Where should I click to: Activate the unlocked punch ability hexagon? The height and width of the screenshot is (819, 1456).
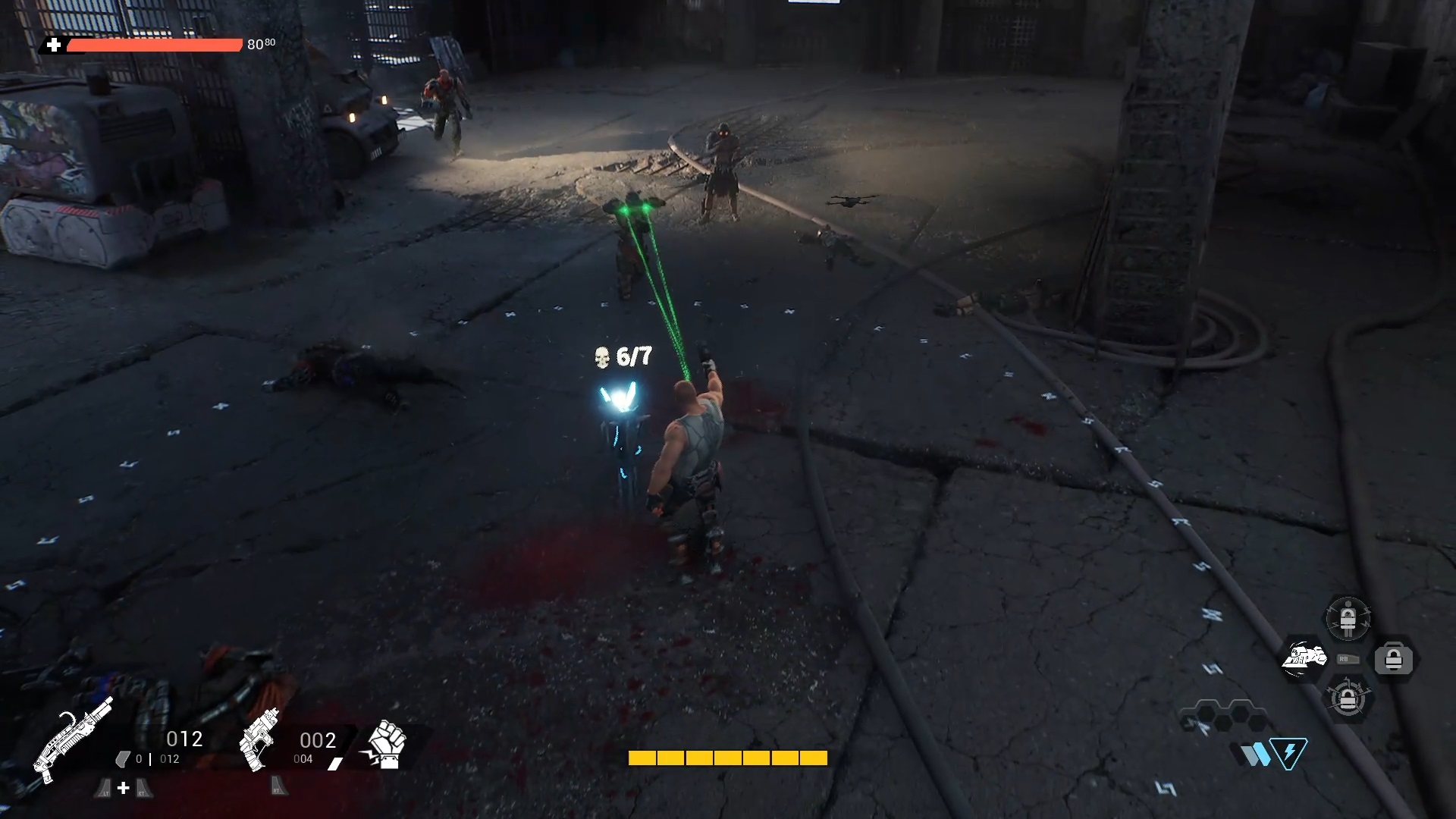(x=1304, y=658)
